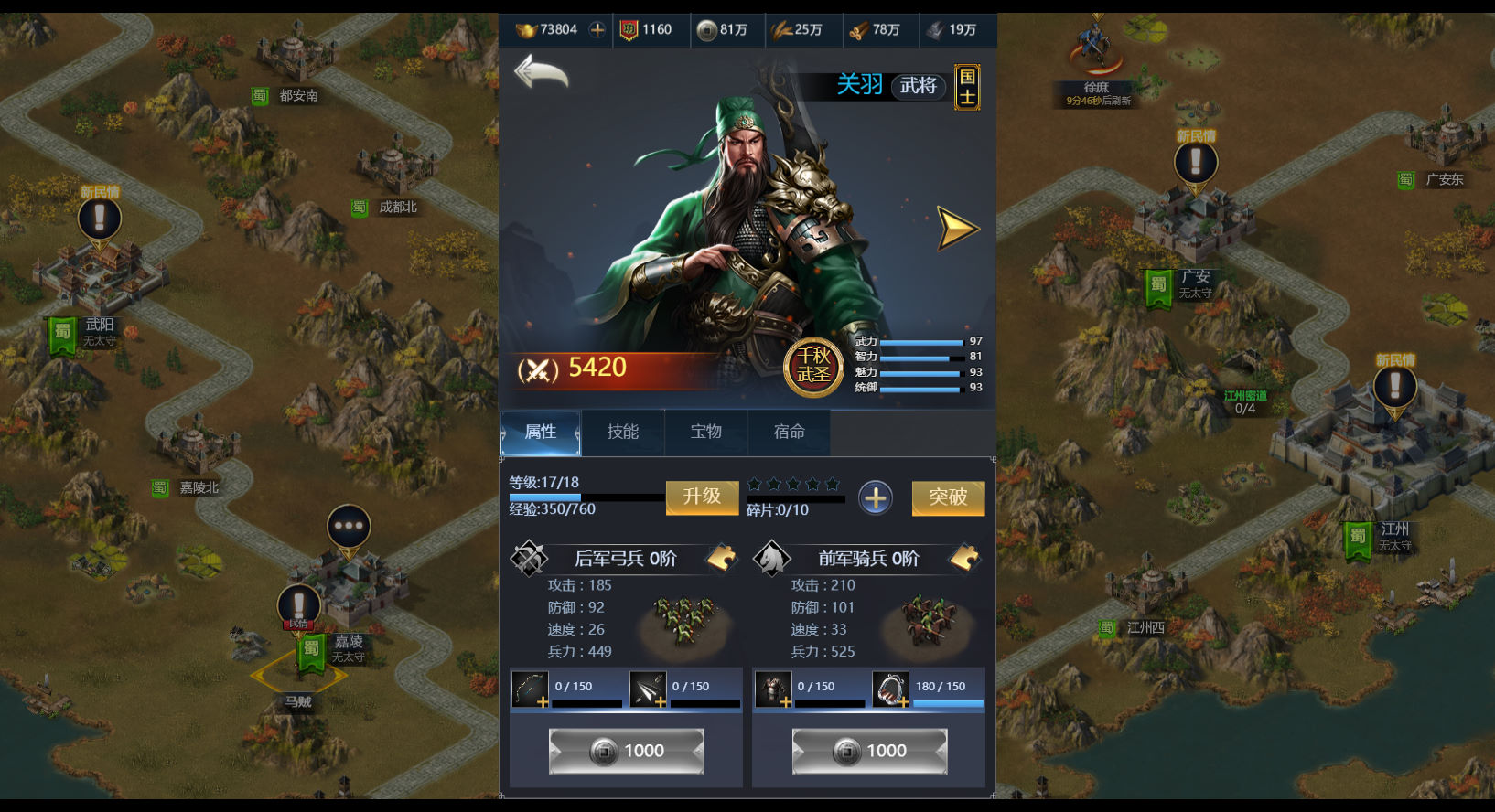
Task: Select the equipment slot showing 180 / 150
Action: click(890, 689)
